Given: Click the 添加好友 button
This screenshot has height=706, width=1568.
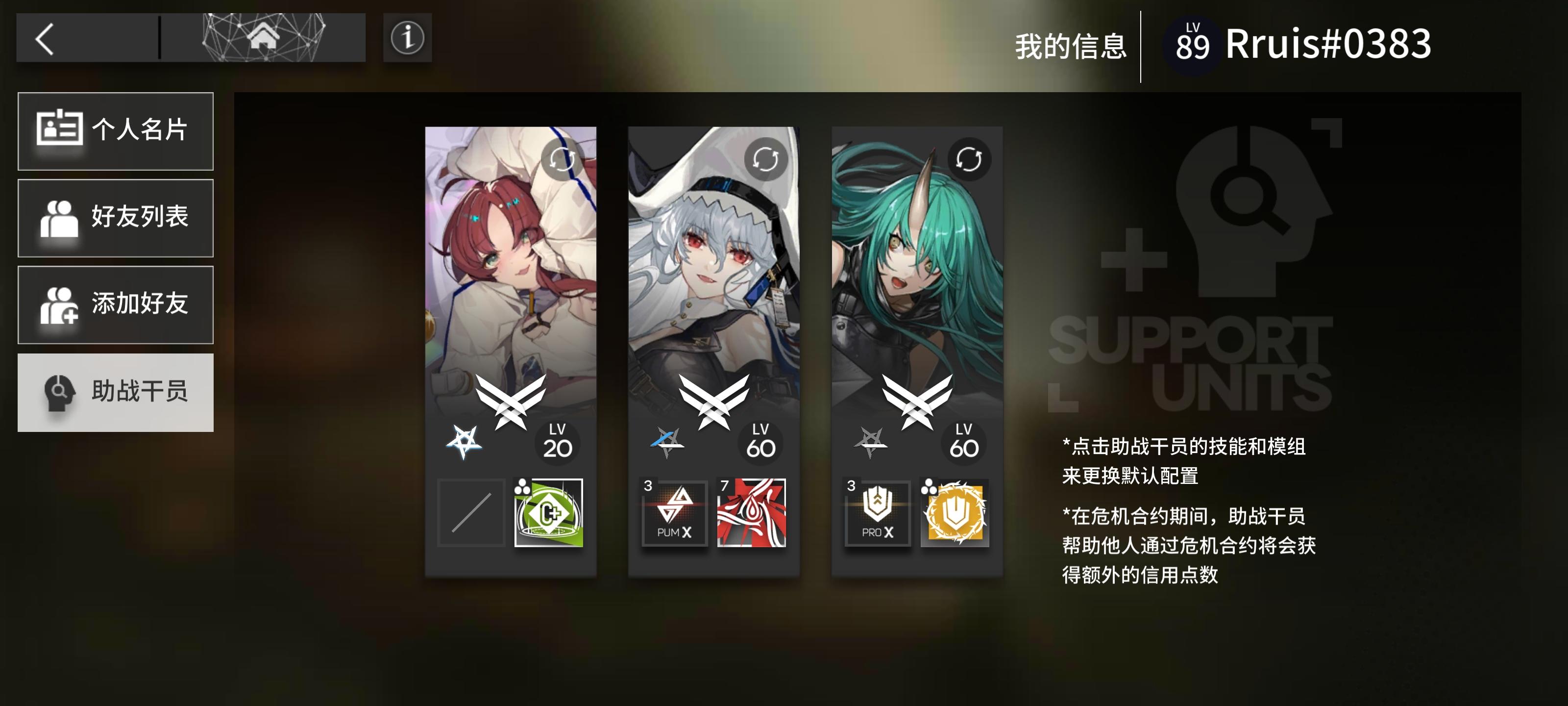Looking at the screenshot, I should click(x=116, y=305).
